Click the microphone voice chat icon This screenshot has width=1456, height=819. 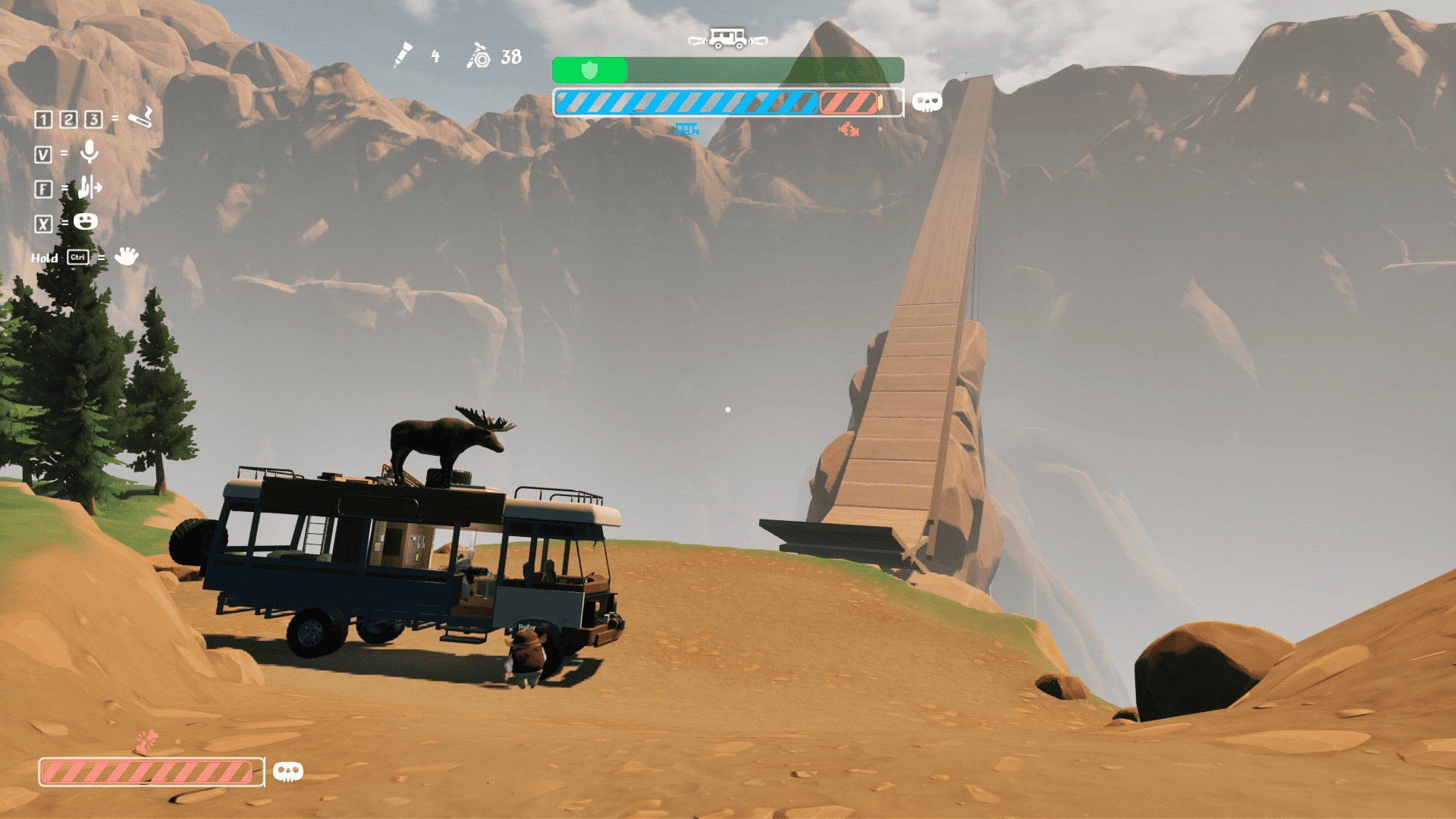(89, 152)
